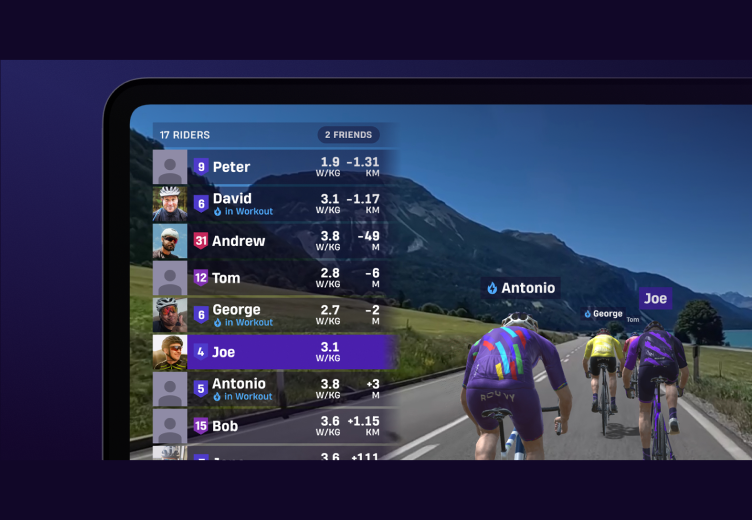Click Andrew's avatar thumbnail

coord(170,241)
